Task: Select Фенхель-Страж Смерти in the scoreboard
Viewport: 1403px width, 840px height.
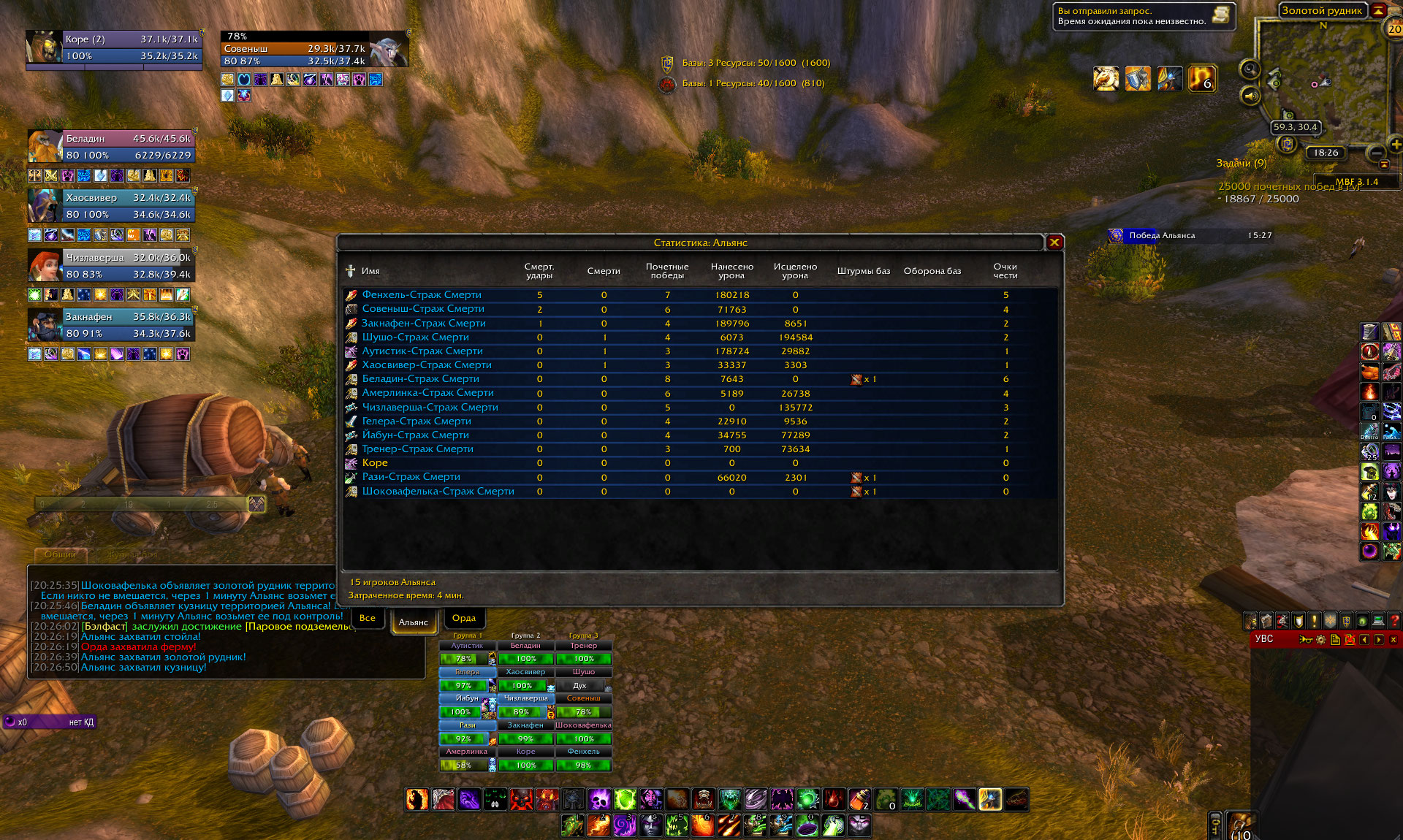Action: tap(422, 295)
